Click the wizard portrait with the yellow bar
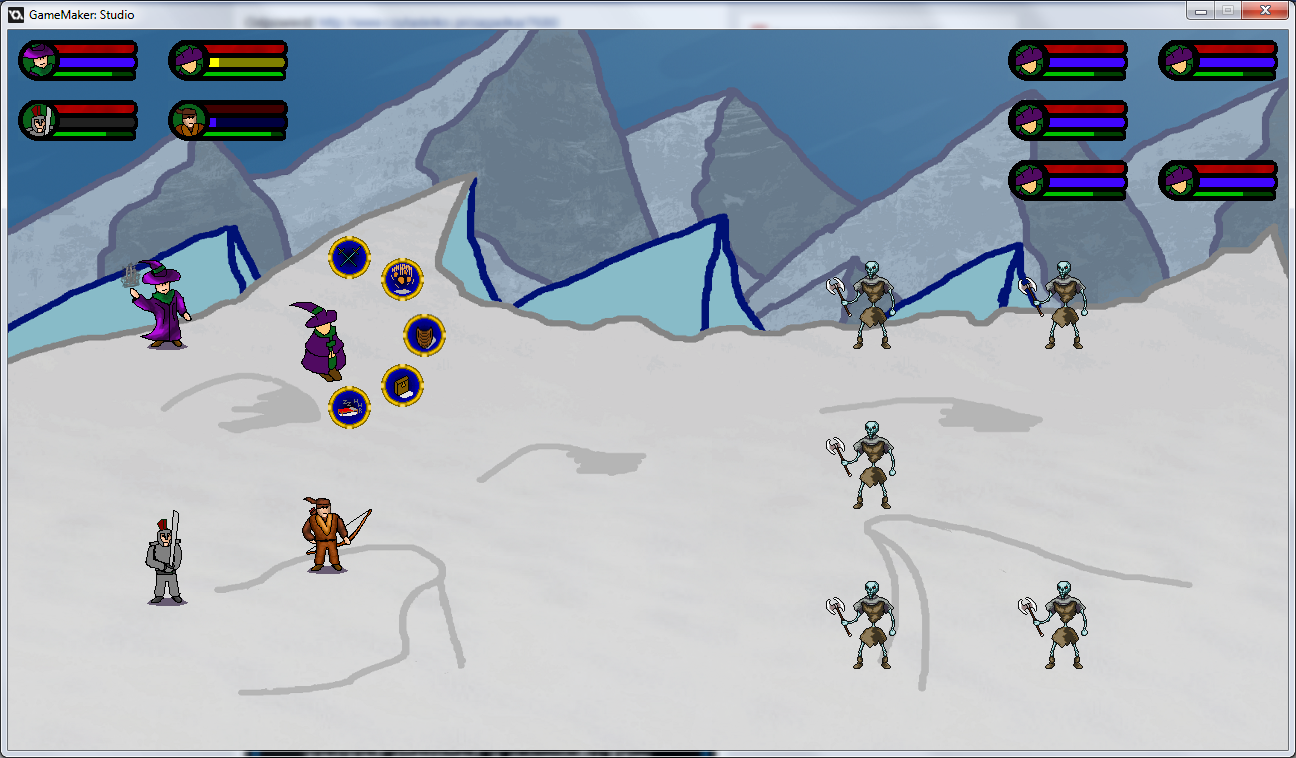Viewport: 1296px width, 758px height. (x=188, y=61)
